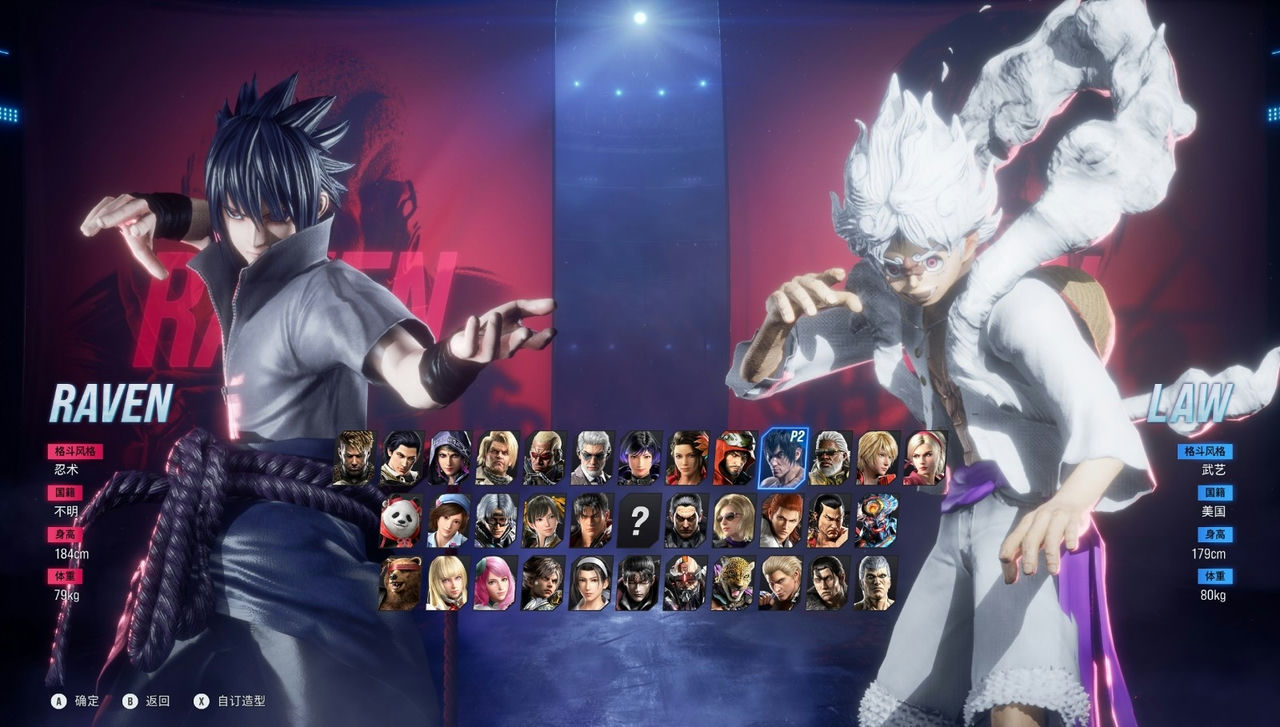Choose Bryan with gray slicked-back hair
1280x727 pixels.
876,583
